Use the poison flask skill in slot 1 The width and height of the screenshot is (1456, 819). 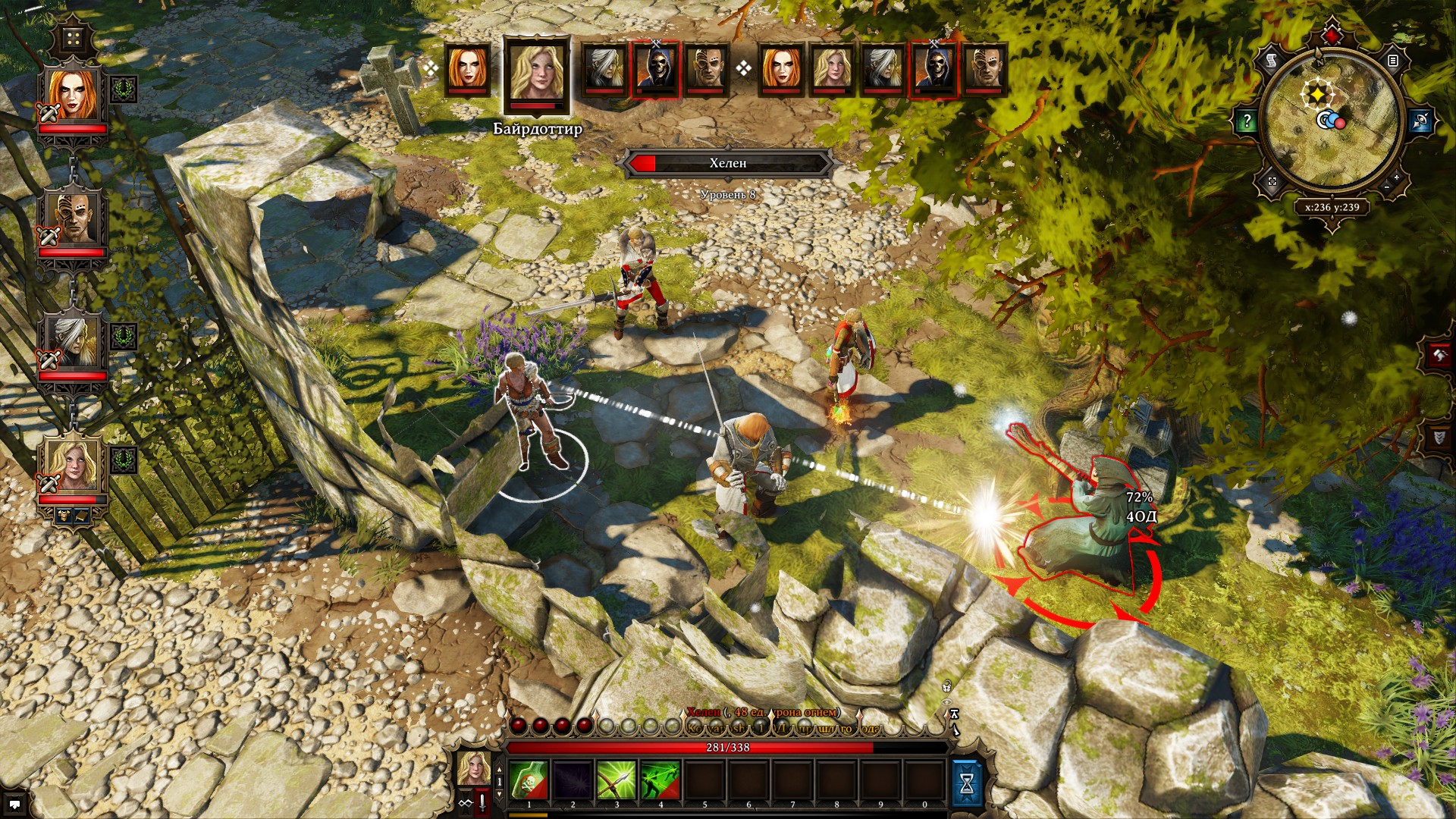(x=529, y=780)
